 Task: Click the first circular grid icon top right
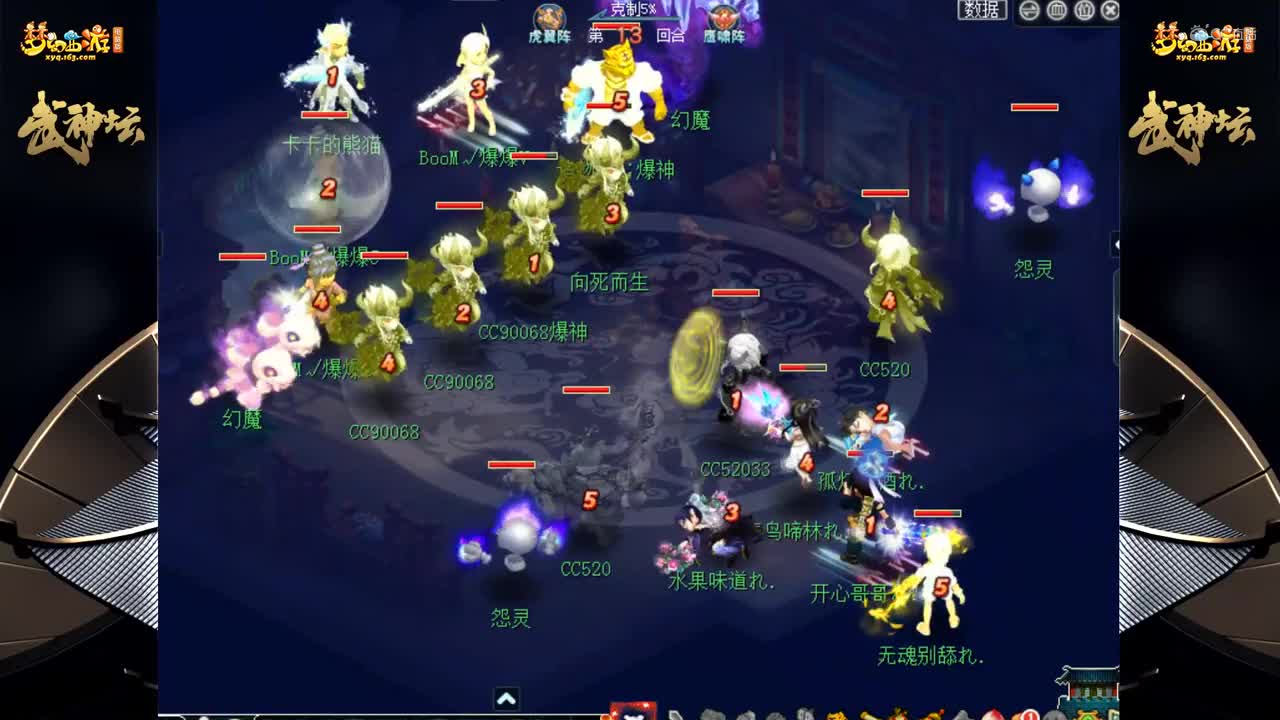1055,11
